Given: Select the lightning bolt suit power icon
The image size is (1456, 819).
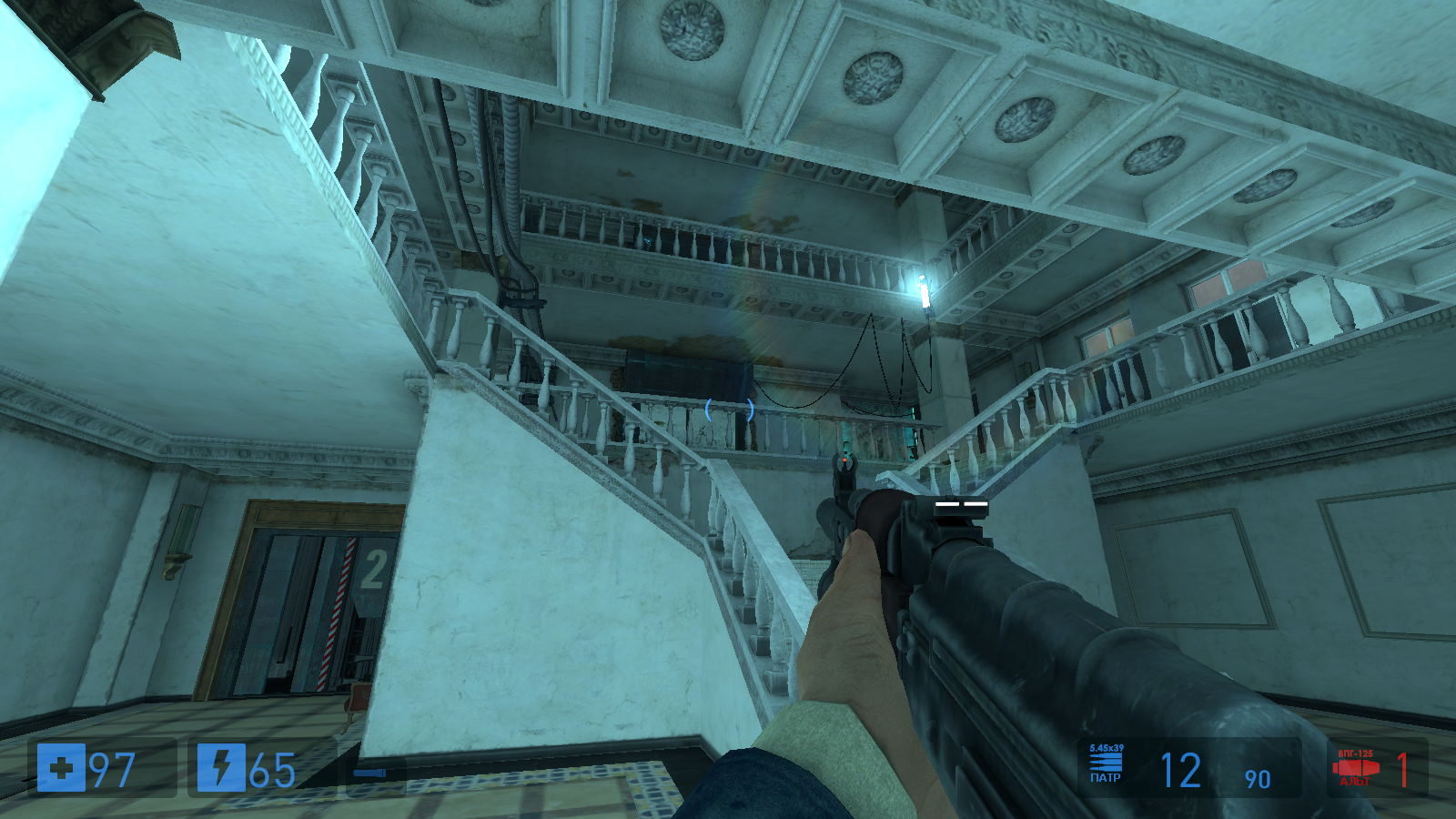Looking at the screenshot, I should 221,768.
